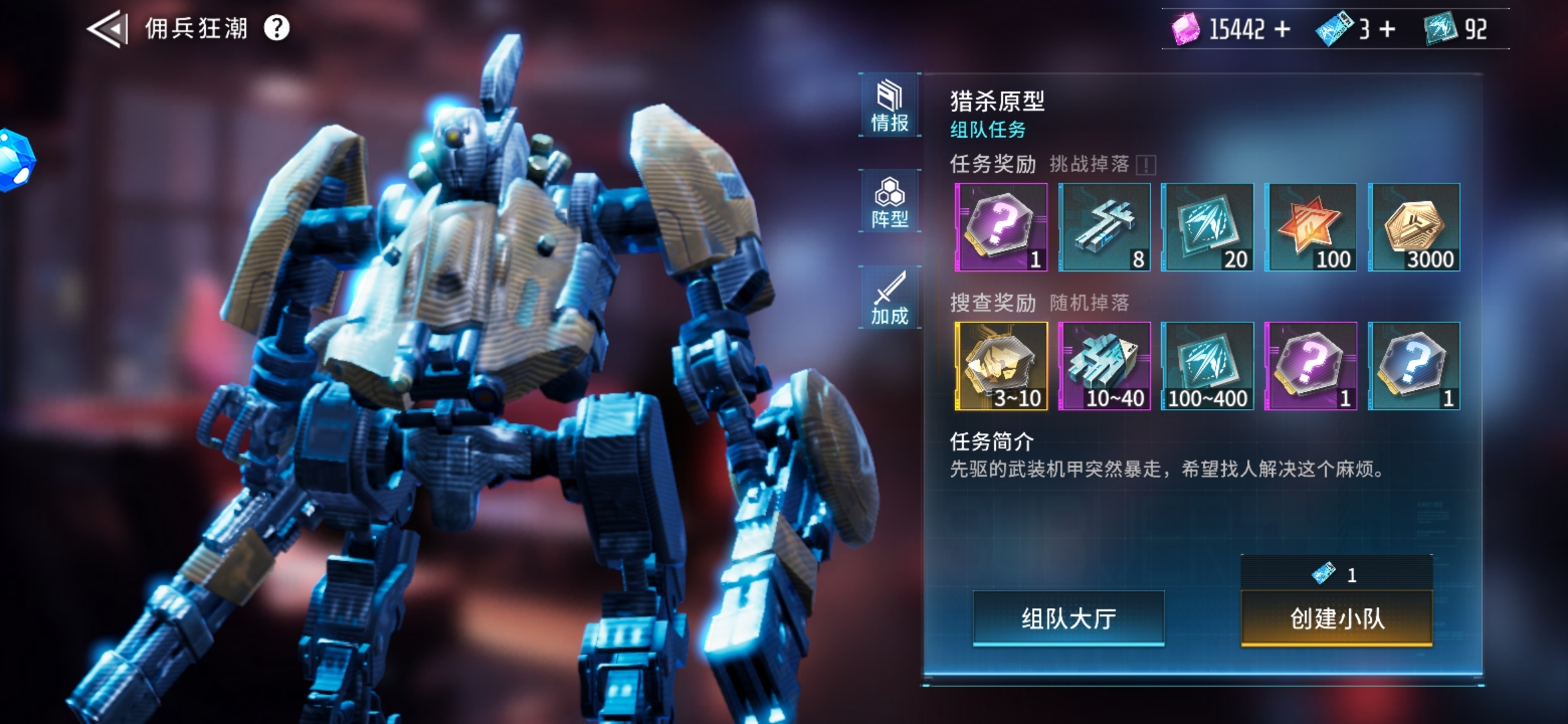View the teal card reward of 20
The image size is (1568, 724).
click(x=1207, y=227)
